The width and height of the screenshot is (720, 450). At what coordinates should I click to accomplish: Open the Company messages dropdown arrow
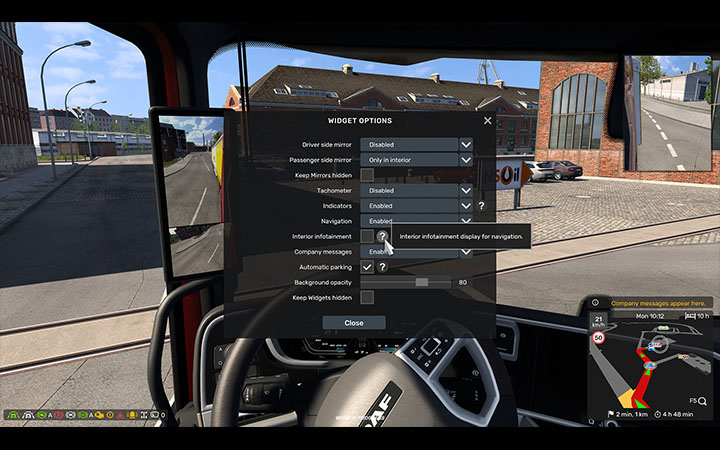click(466, 252)
